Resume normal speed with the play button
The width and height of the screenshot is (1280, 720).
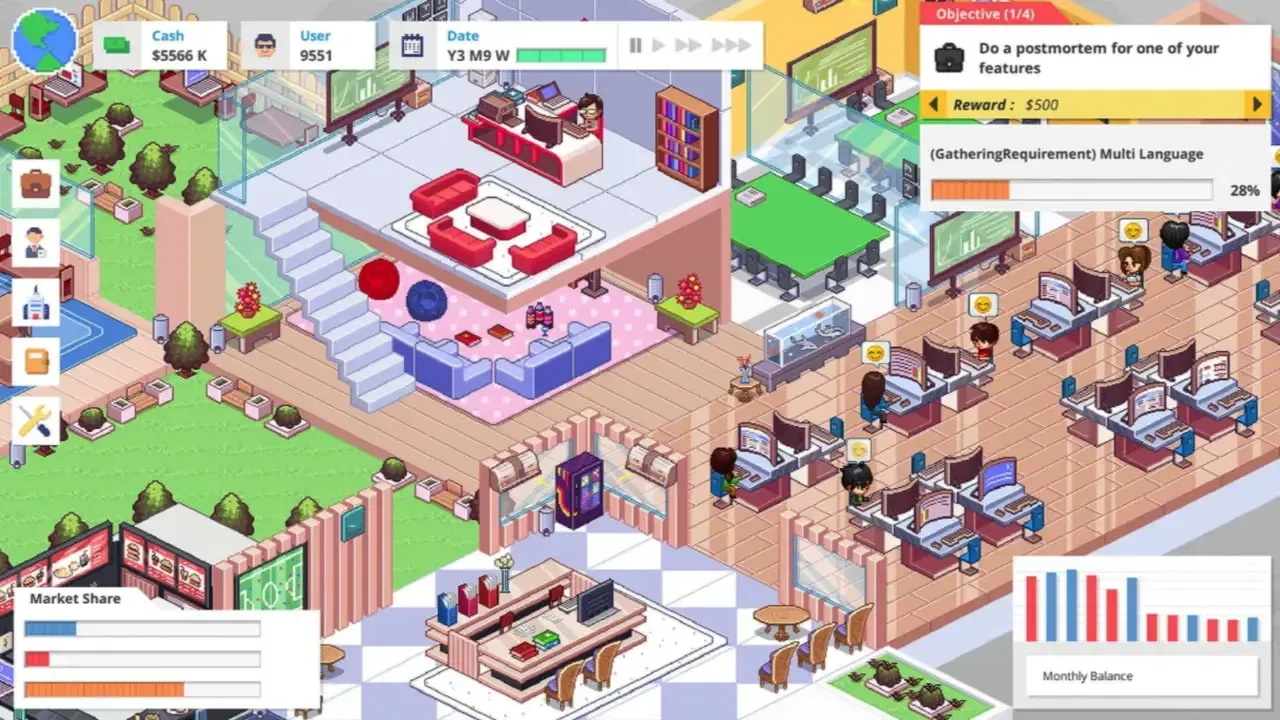(x=659, y=45)
